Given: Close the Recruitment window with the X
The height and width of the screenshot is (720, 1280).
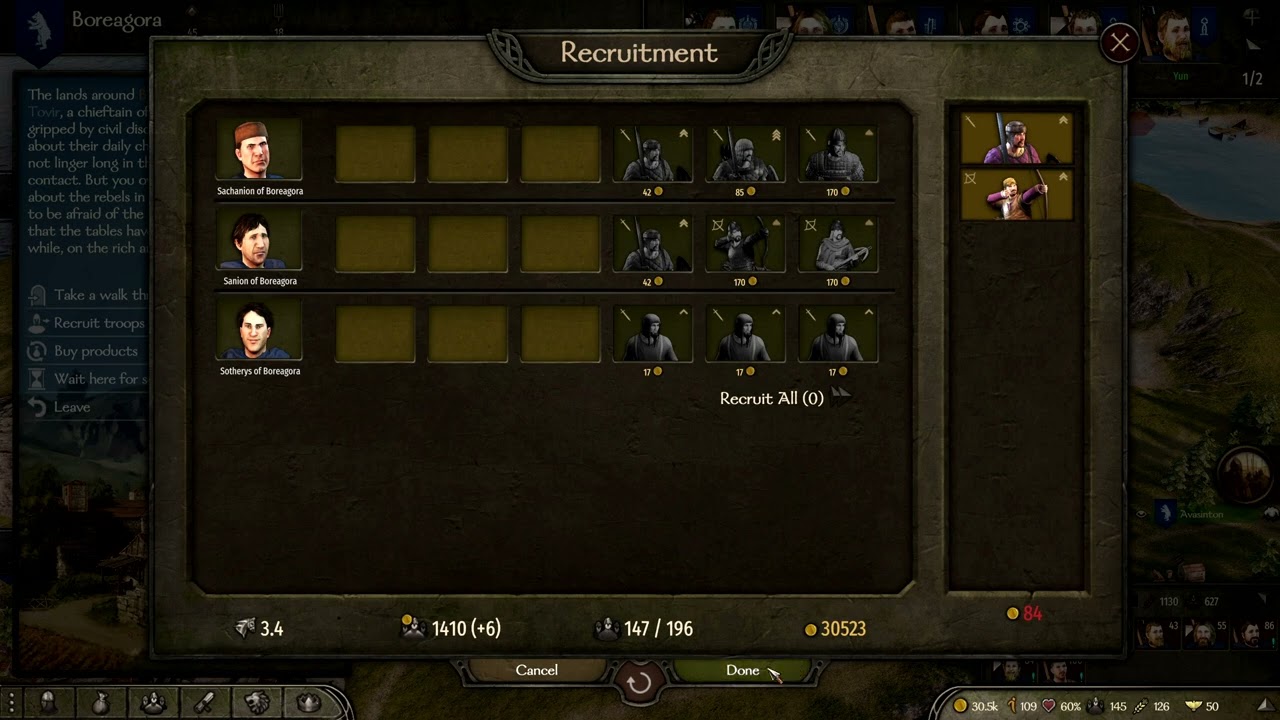Looking at the screenshot, I should [x=1119, y=43].
